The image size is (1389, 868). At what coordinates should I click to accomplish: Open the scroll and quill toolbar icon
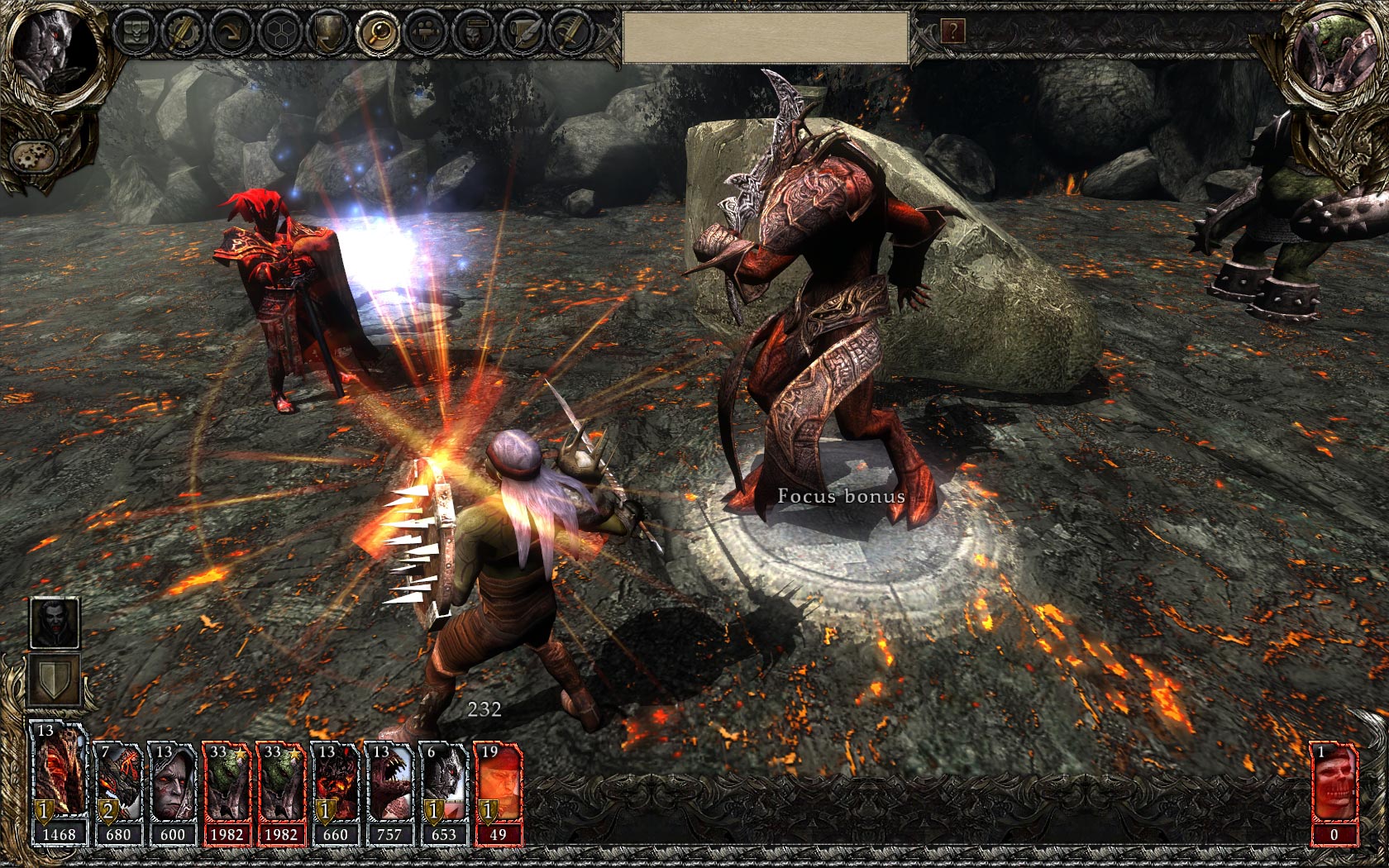[523, 32]
